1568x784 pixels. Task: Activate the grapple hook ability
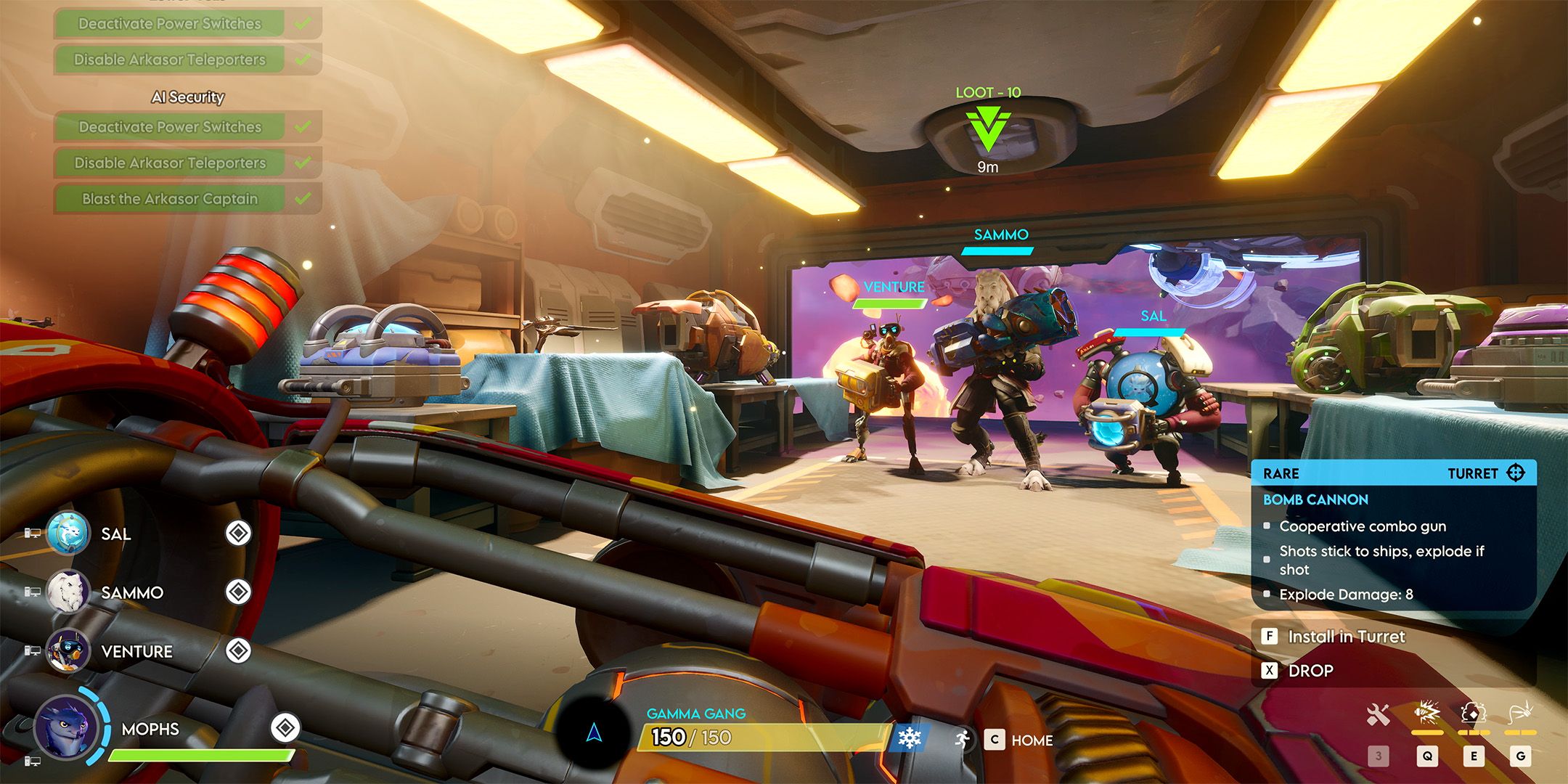pyautogui.click(x=1520, y=714)
